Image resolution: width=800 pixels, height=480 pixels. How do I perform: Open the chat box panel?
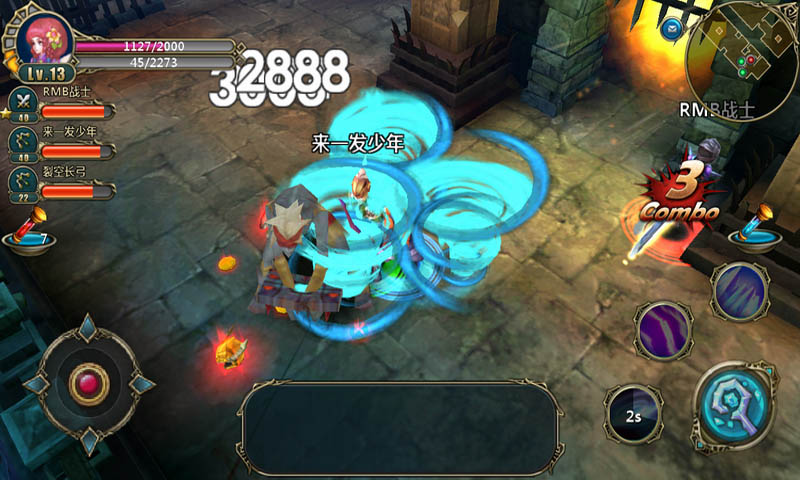pos(400,428)
